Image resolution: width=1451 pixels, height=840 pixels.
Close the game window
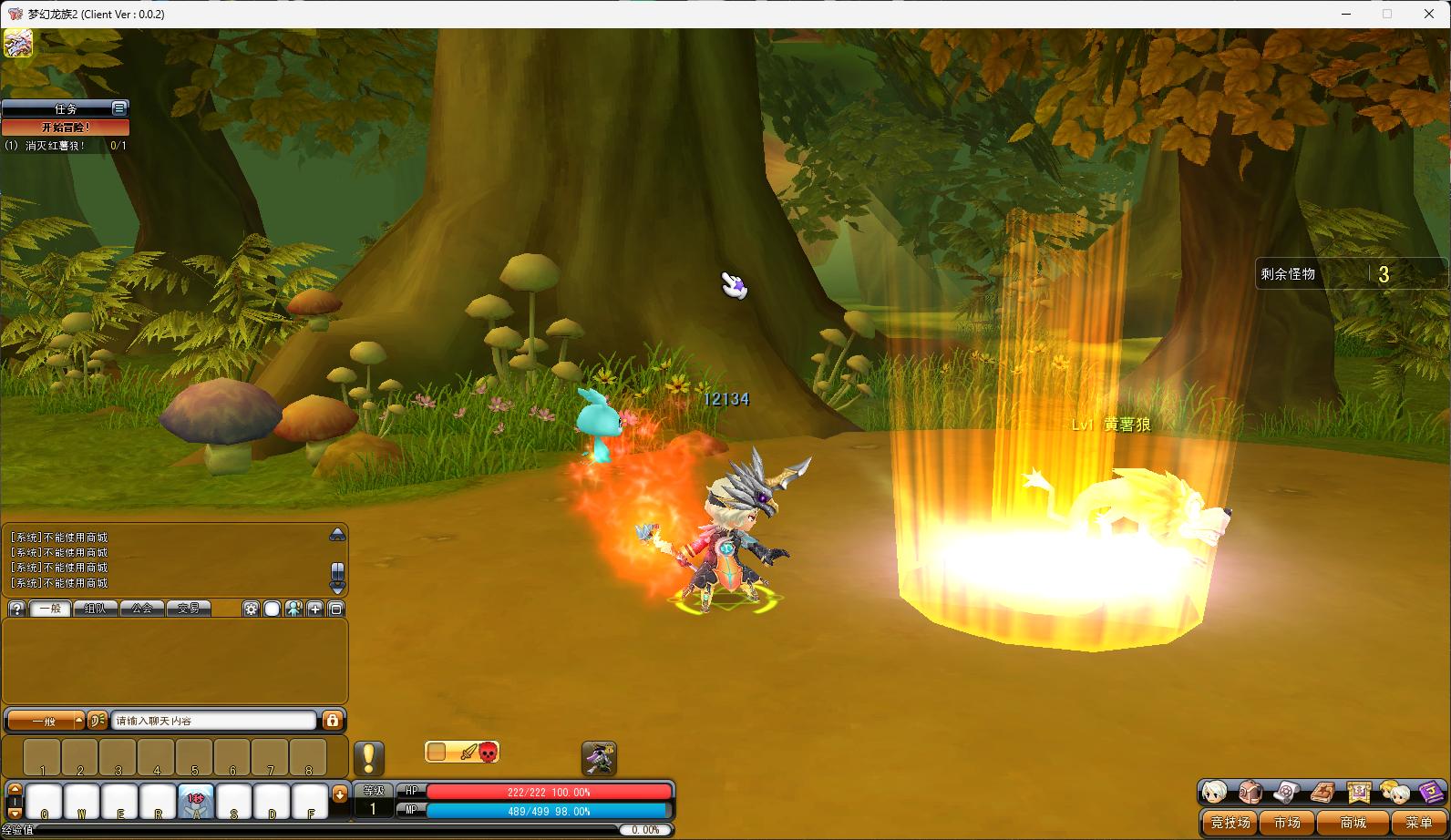pos(1428,14)
